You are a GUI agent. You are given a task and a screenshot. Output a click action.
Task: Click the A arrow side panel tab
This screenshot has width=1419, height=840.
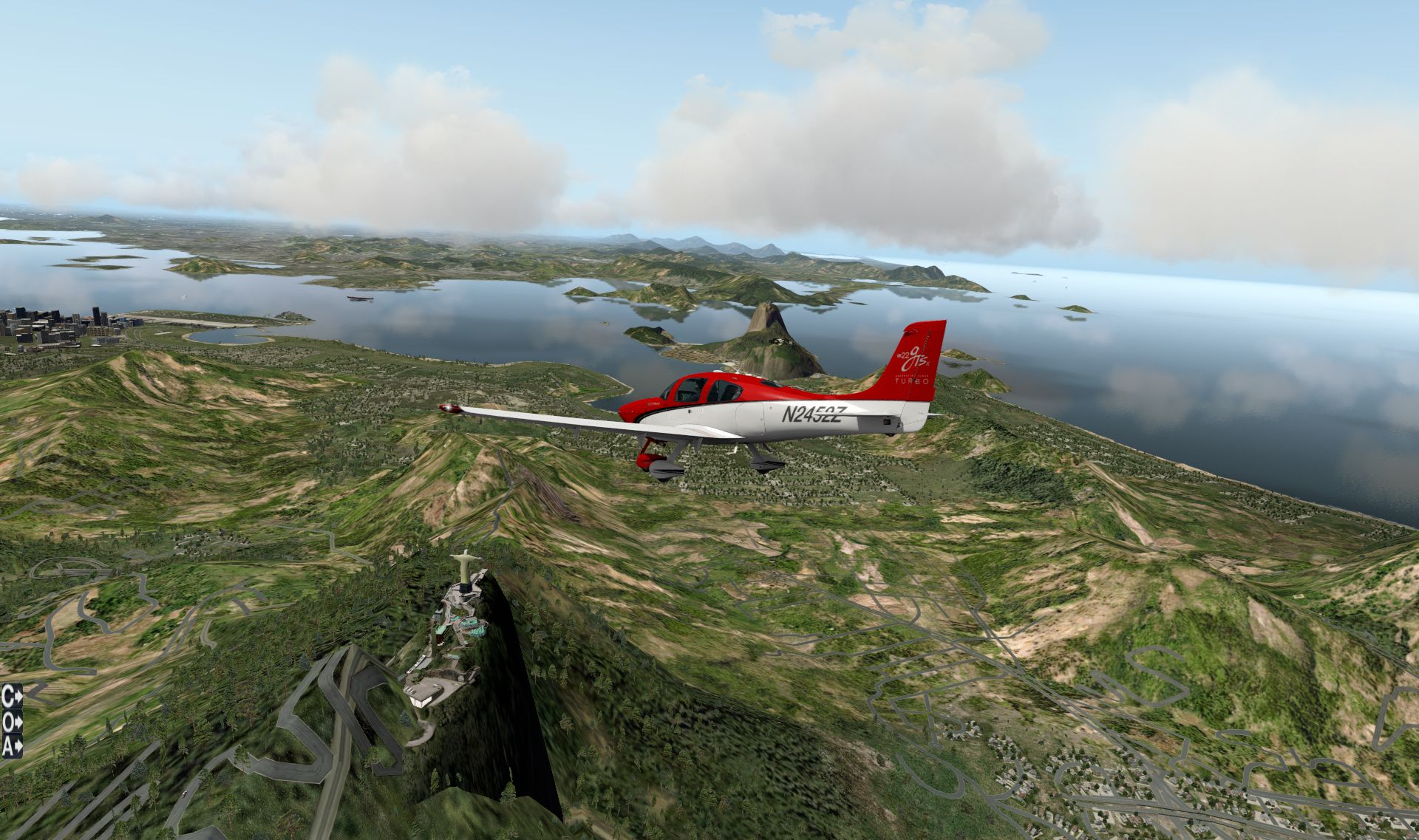pyautogui.click(x=11, y=746)
